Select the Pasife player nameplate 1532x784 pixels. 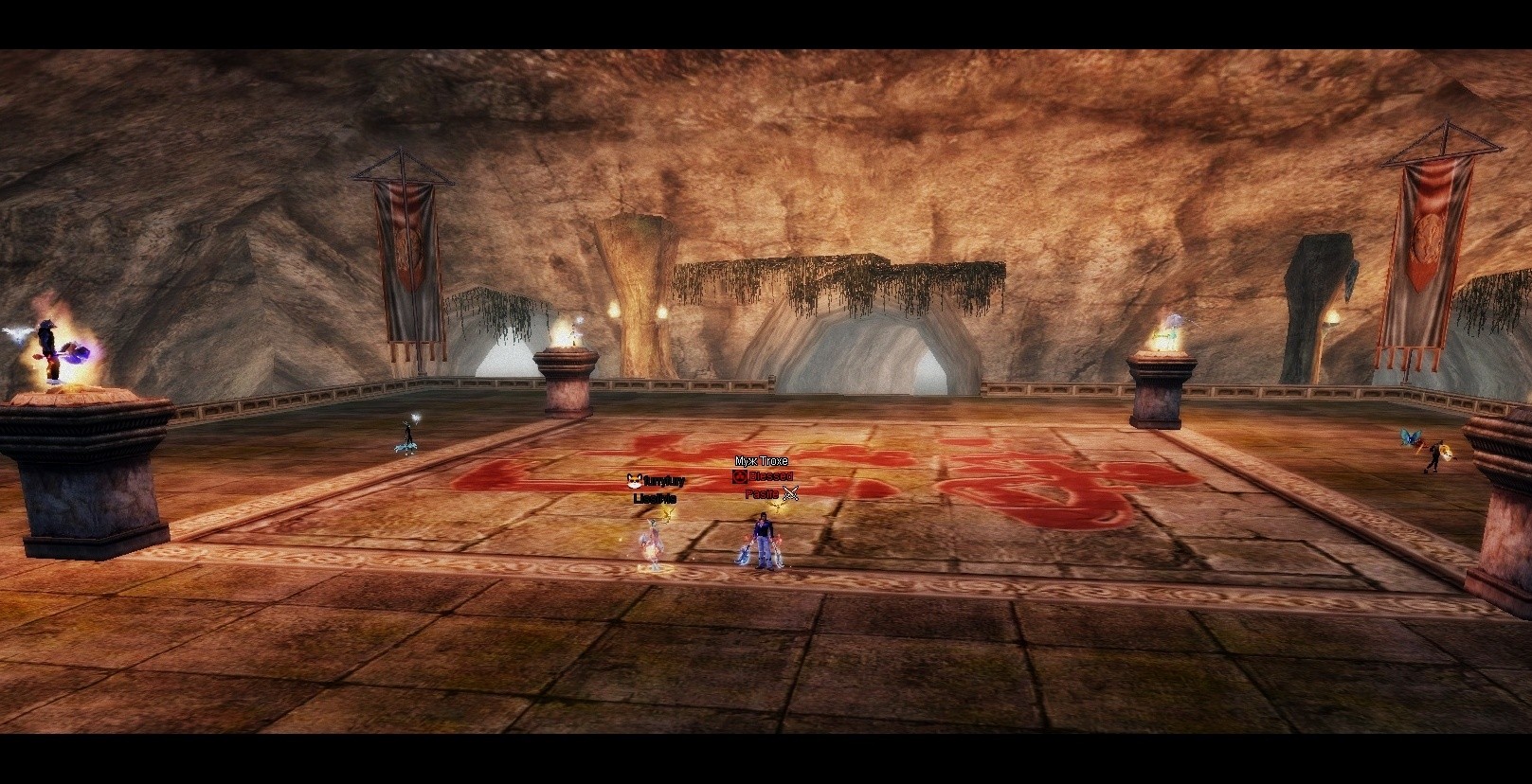pyautogui.click(x=762, y=494)
